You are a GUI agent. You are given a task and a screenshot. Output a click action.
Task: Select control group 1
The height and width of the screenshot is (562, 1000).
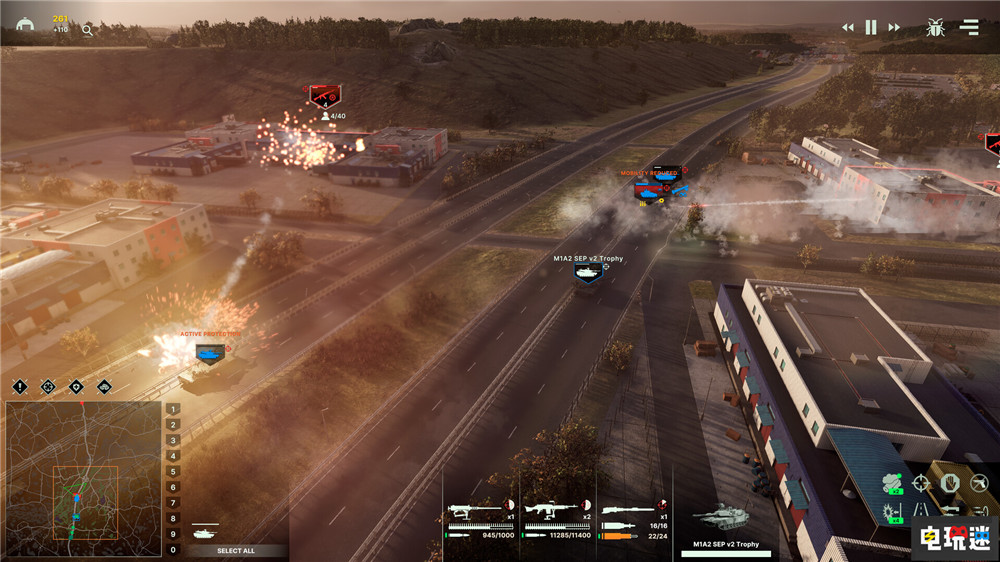click(174, 409)
